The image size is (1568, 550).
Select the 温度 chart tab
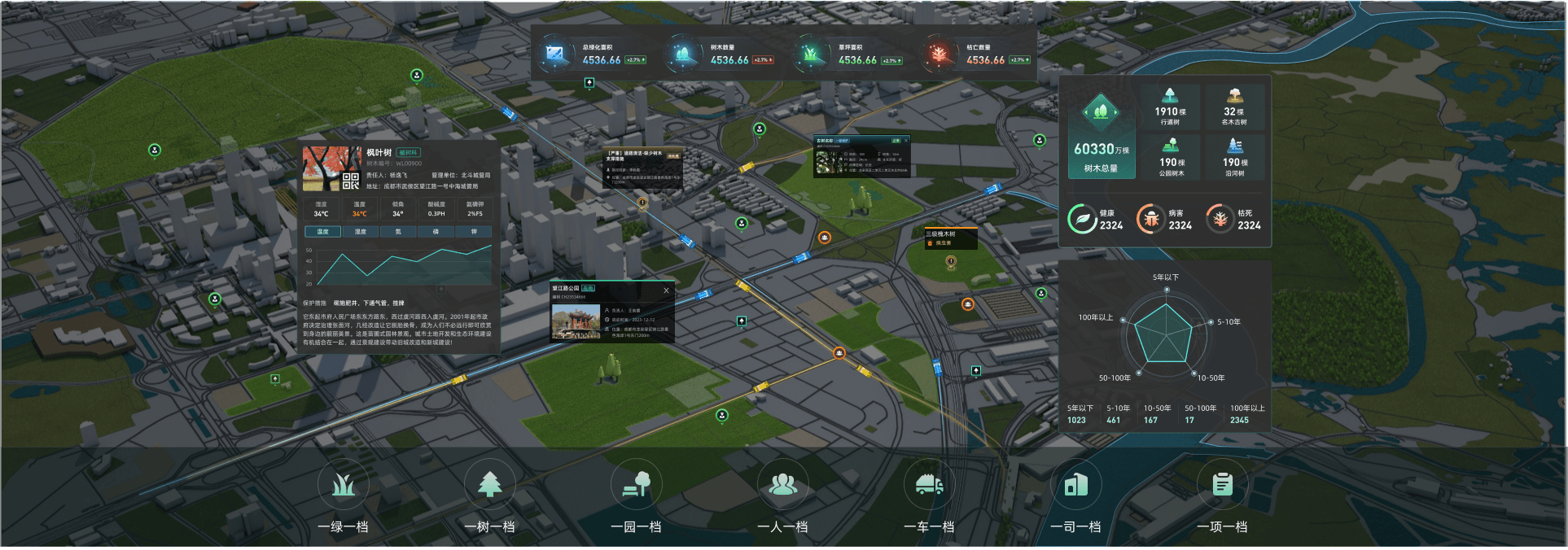(x=322, y=232)
